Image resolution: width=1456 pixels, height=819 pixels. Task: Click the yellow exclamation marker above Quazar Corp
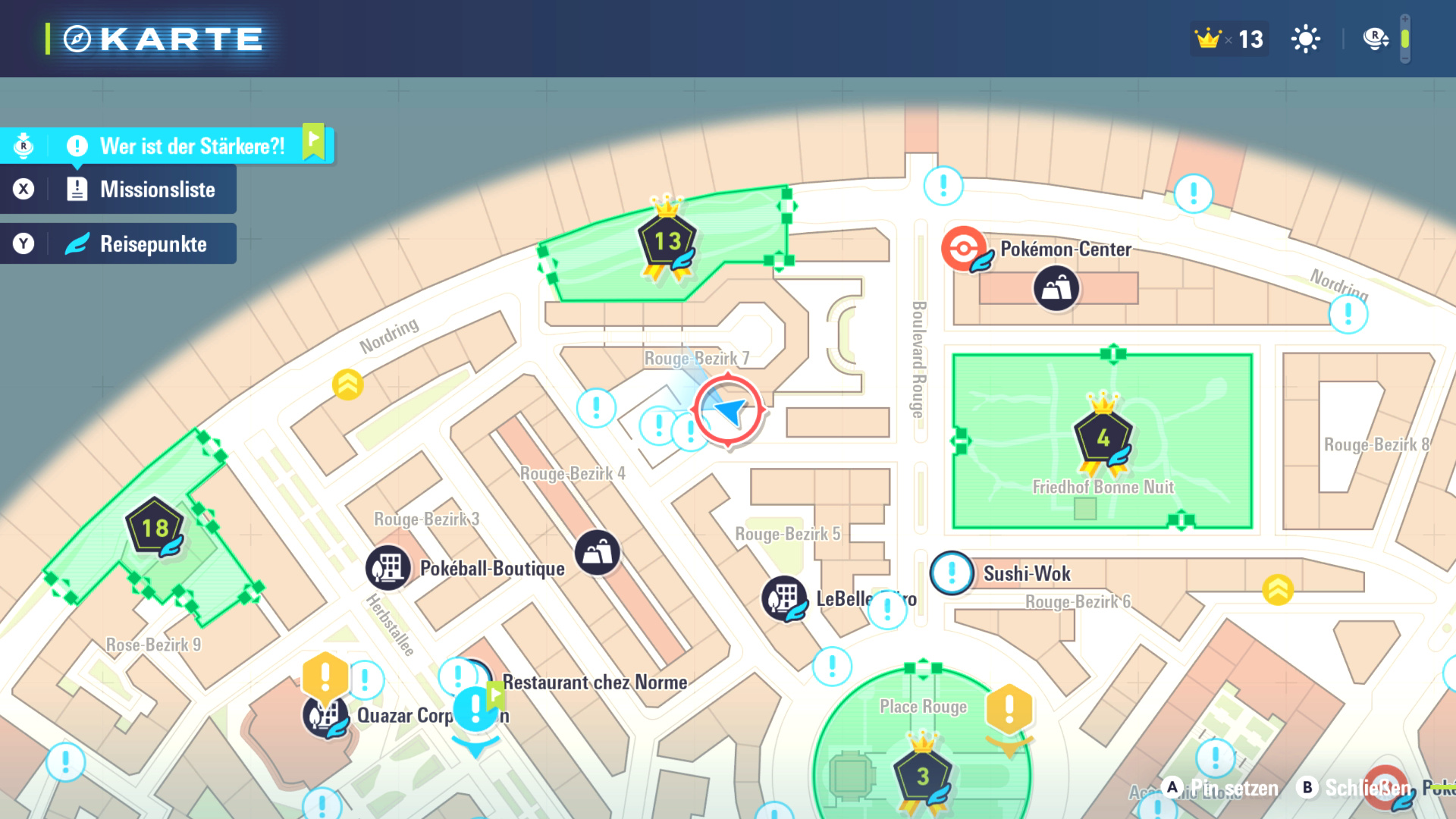pyautogui.click(x=325, y=674)
